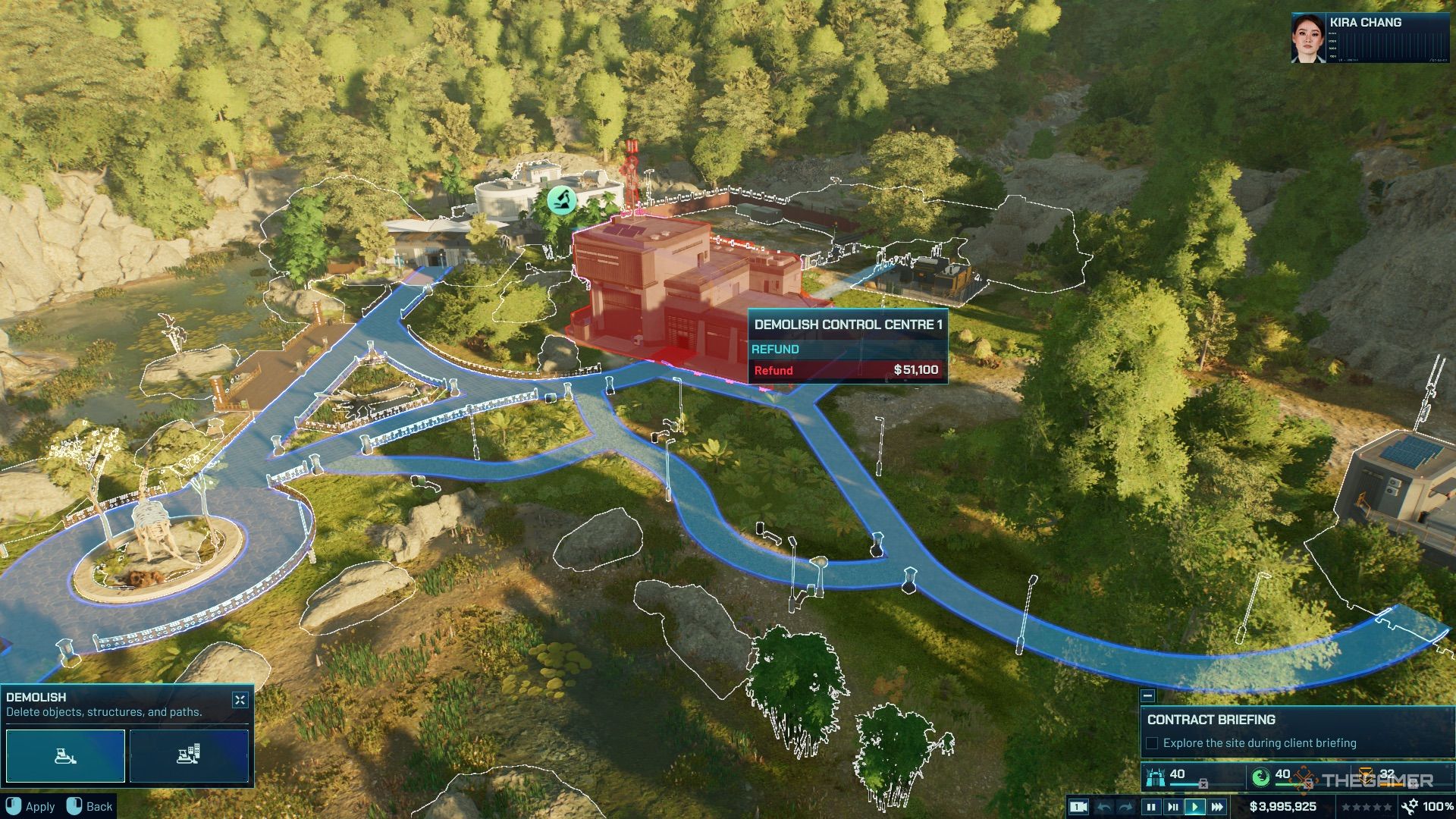Open the wrench and gear settings readout
The width and height of the screenshot is (1456, 819).
(1410, 807)
